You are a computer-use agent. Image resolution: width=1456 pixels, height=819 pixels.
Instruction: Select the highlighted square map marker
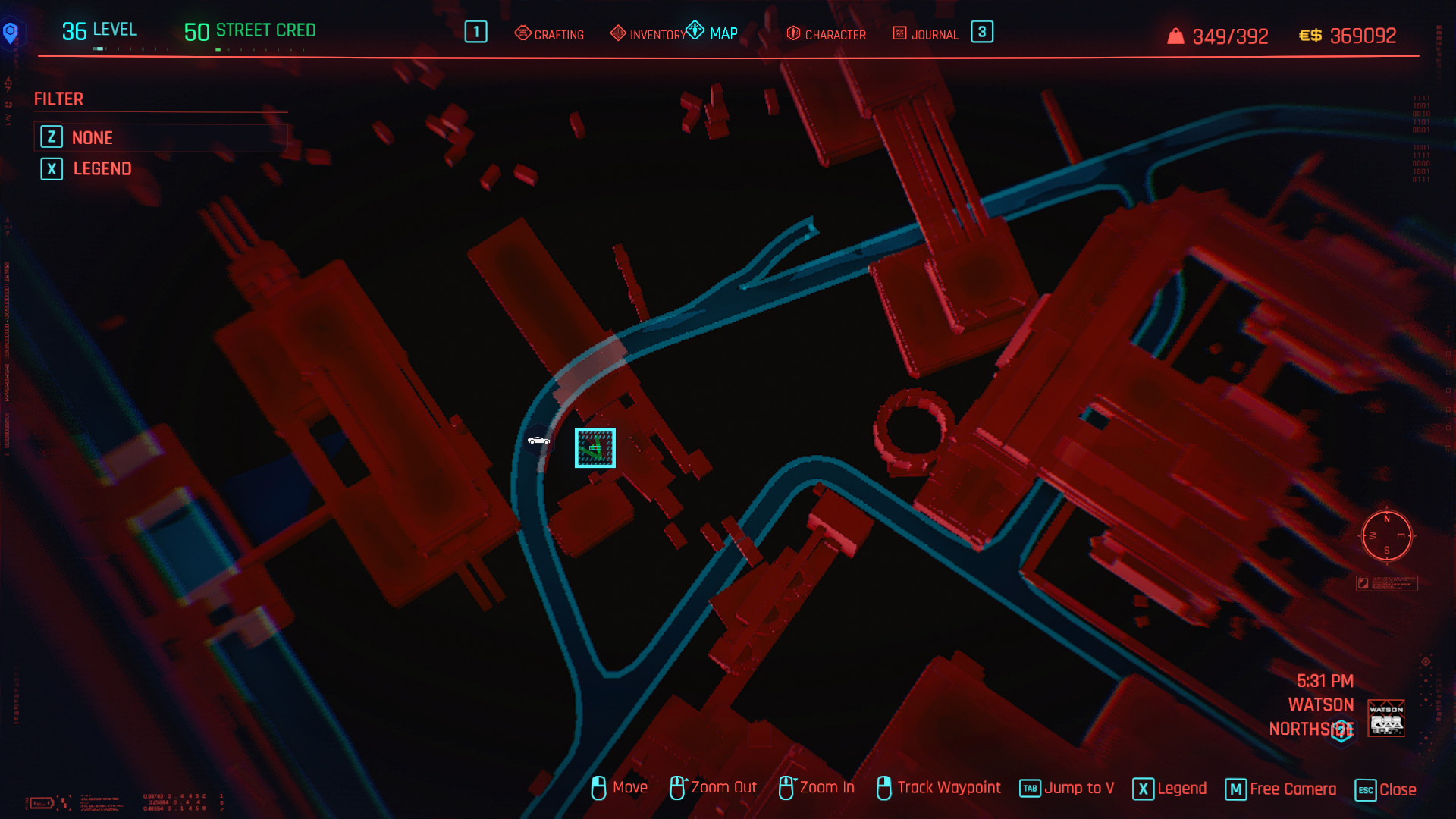tap(595, 448)
